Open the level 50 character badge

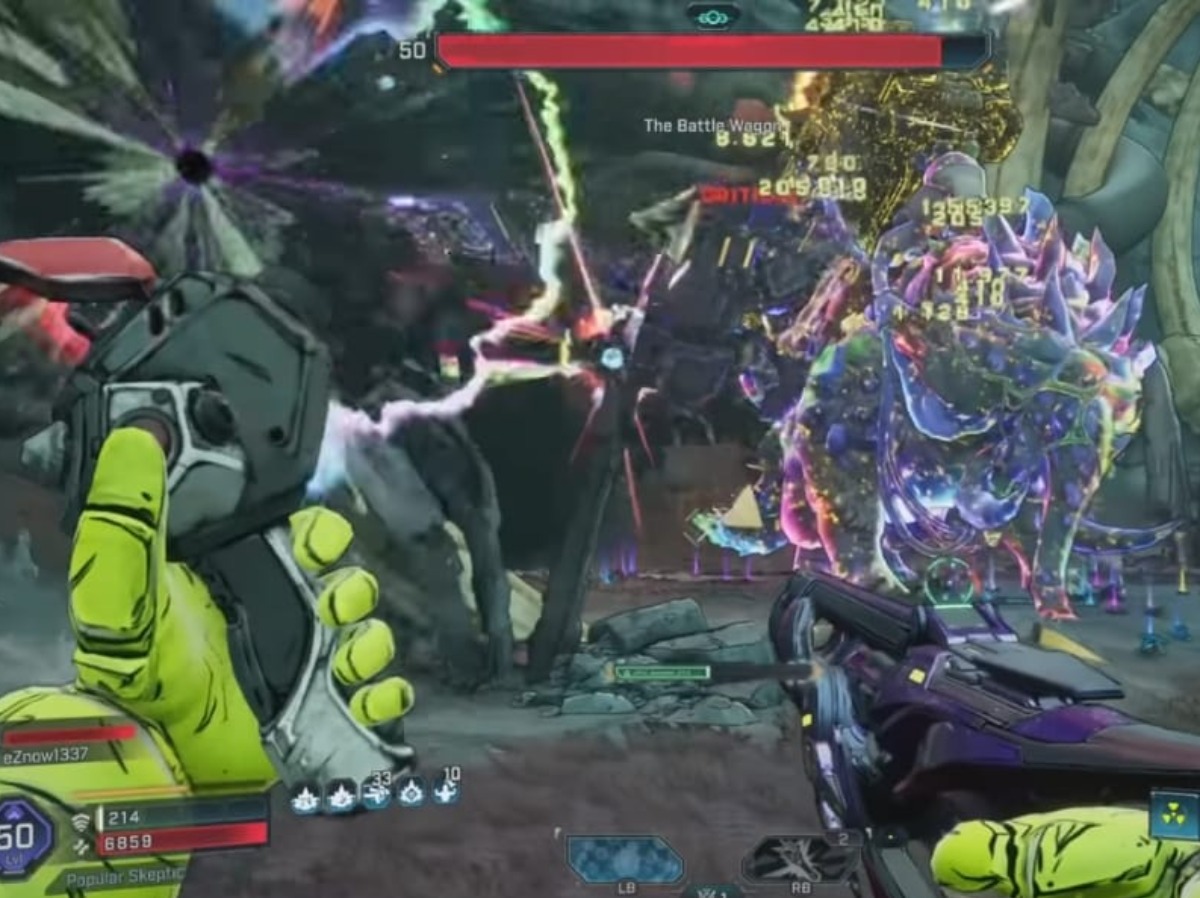(24, 837)
